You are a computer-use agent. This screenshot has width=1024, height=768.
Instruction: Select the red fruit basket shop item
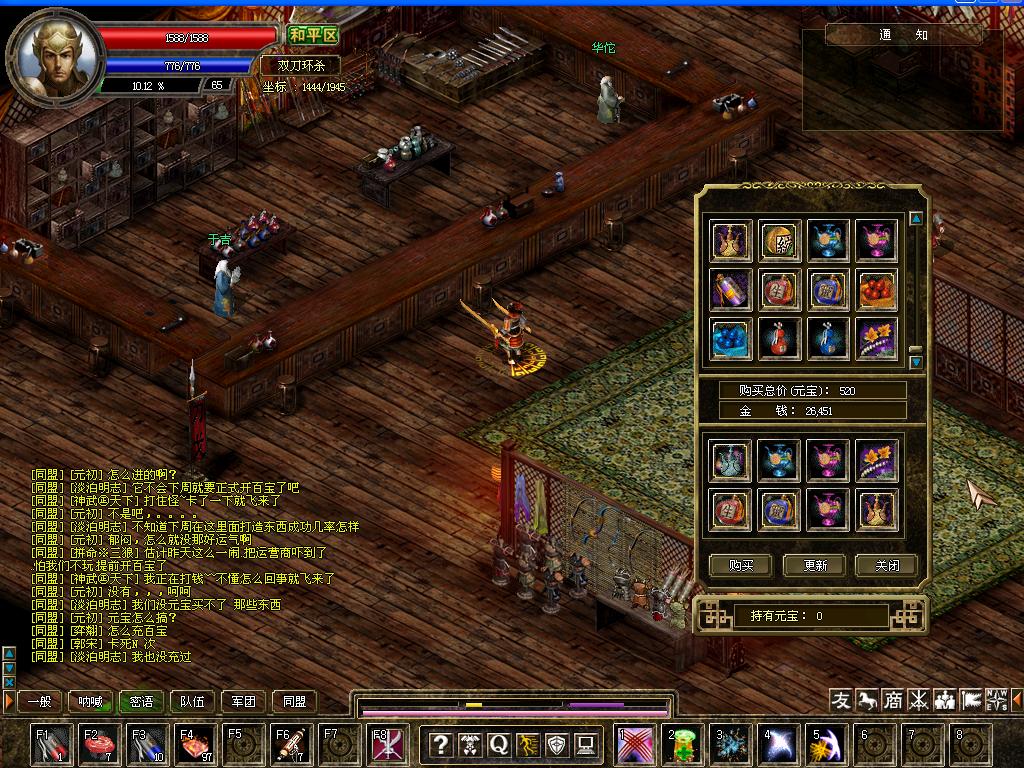(876, 290)
